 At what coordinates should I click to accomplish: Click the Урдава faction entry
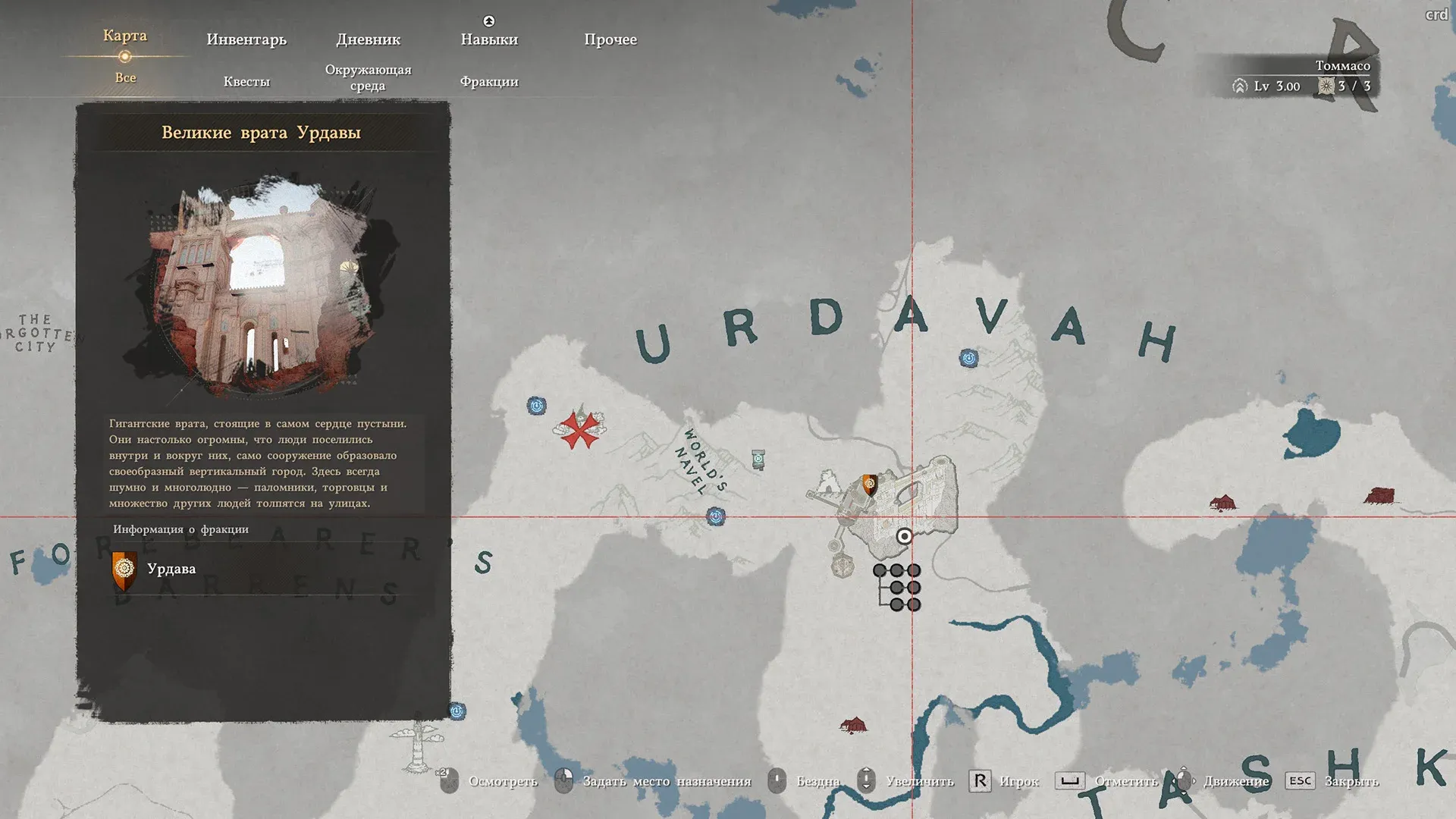pyautogui.click(x=171, y=569)
